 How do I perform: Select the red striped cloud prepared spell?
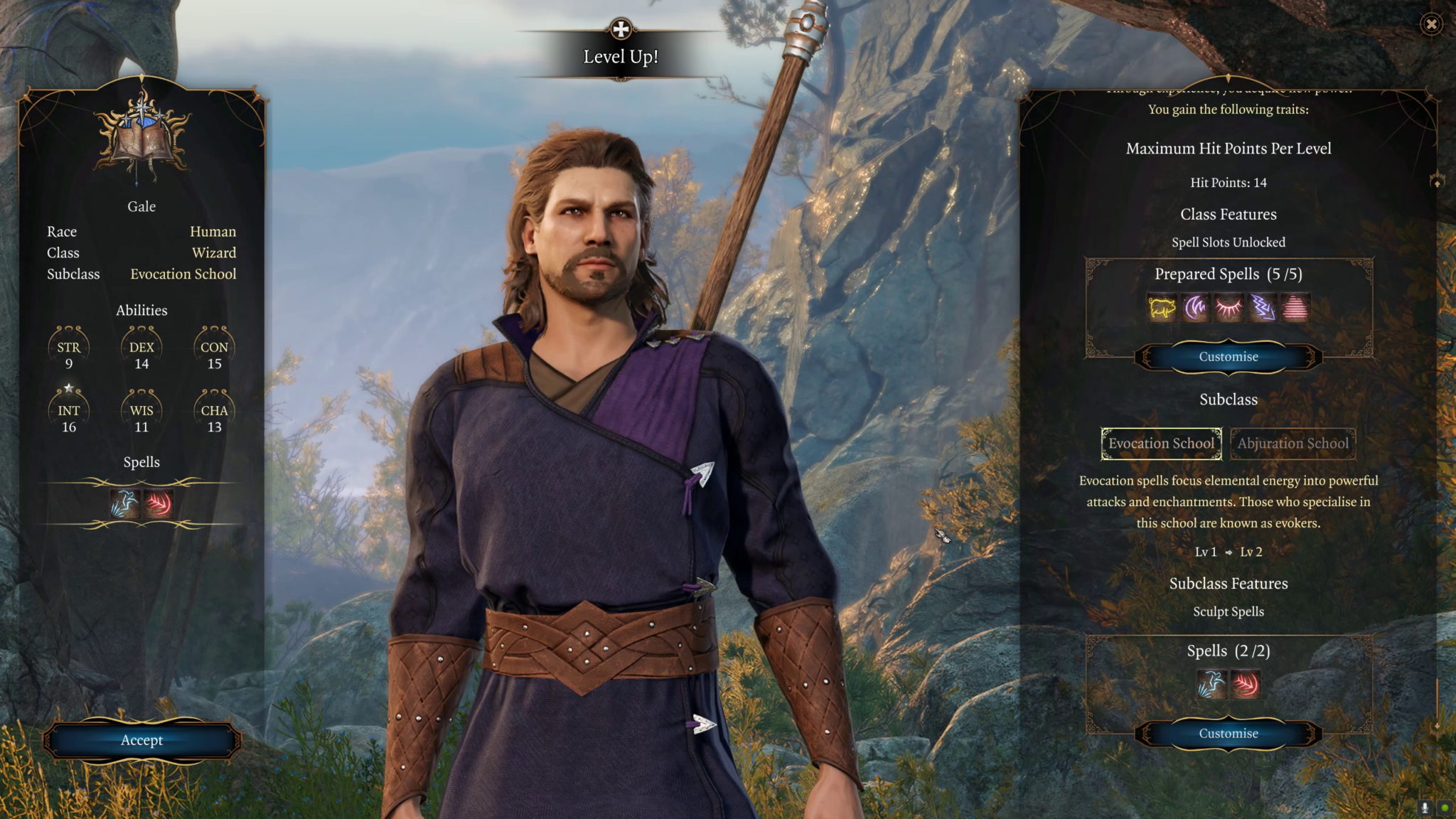(x=1295, y=309)
